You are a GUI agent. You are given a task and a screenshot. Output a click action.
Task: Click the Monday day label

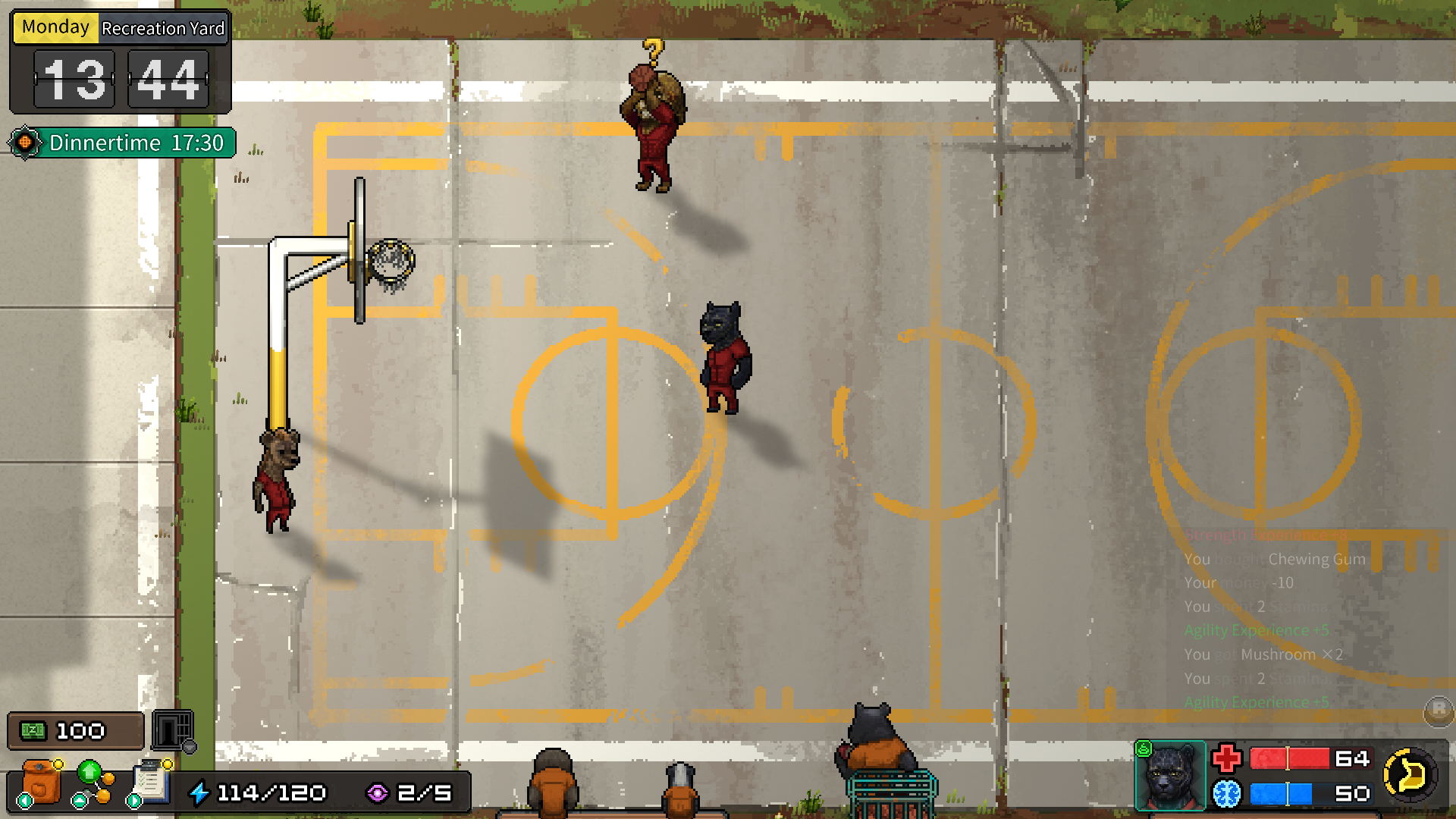click(x=55, y=28)
